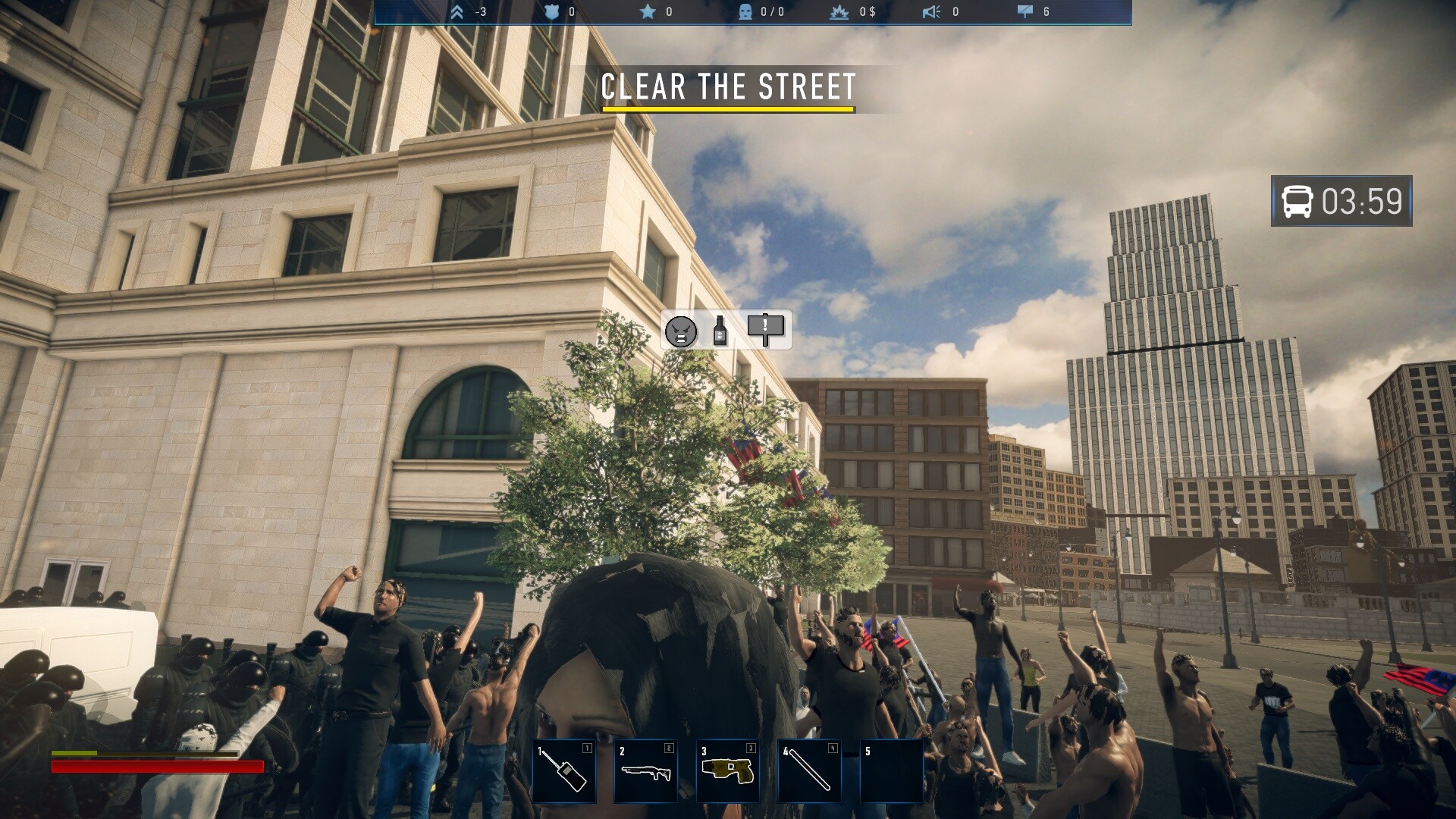Screen dimensions: 1456x819
Task: Expand the 03:59 bus countdown display
Action: 1341,202
